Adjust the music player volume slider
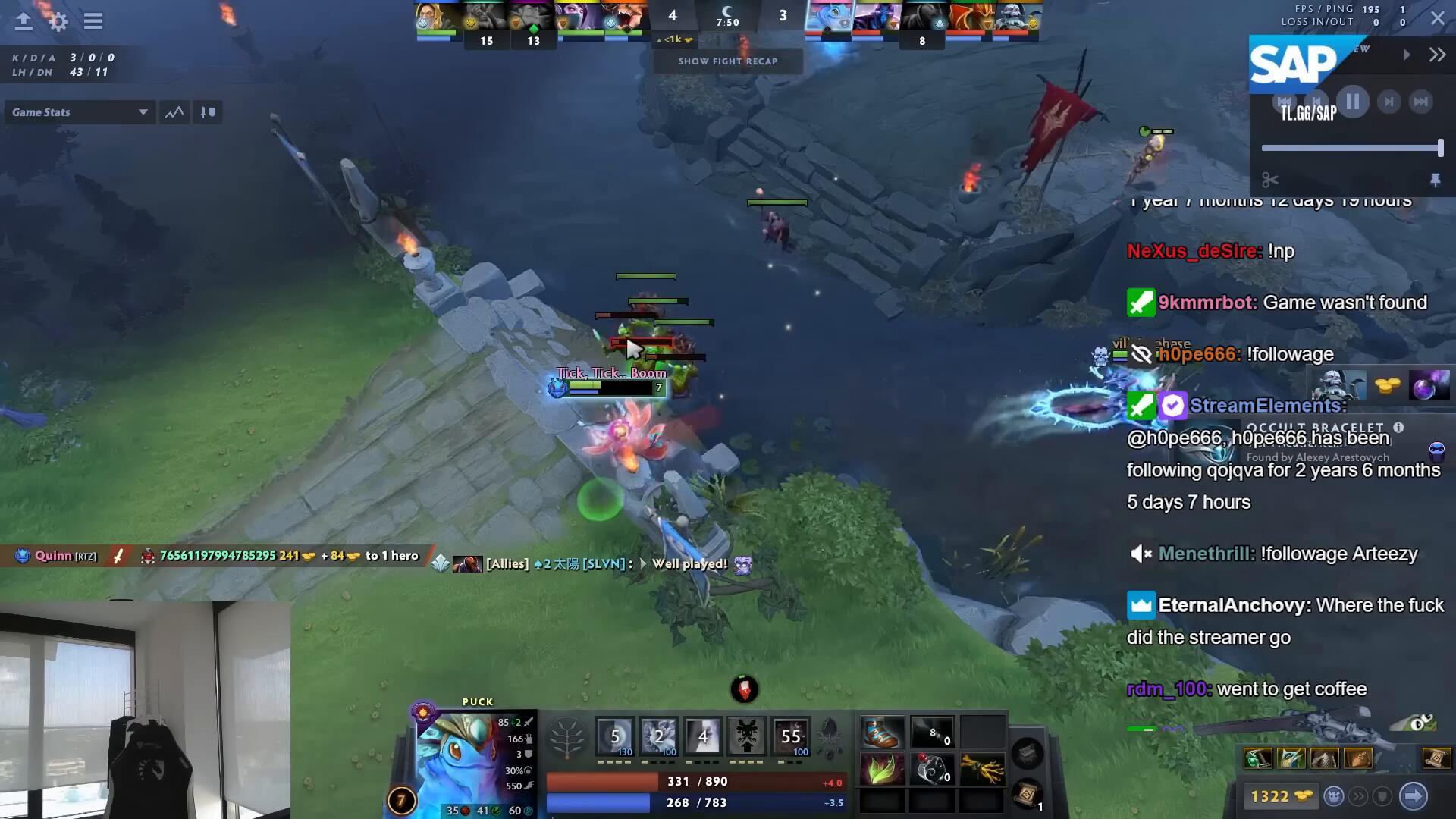Image resolution: width=1456 pixels, height=819 pixels. pos(1351,149)
